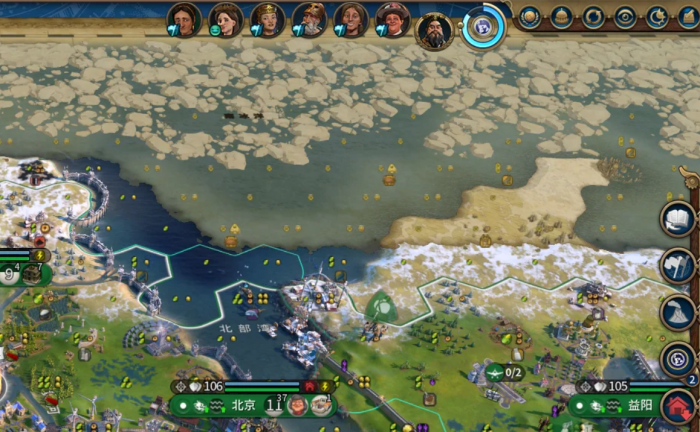Open the fifth leader portrait in the ribbon
This screenshot has height=432, width=700.
[351, 18]
